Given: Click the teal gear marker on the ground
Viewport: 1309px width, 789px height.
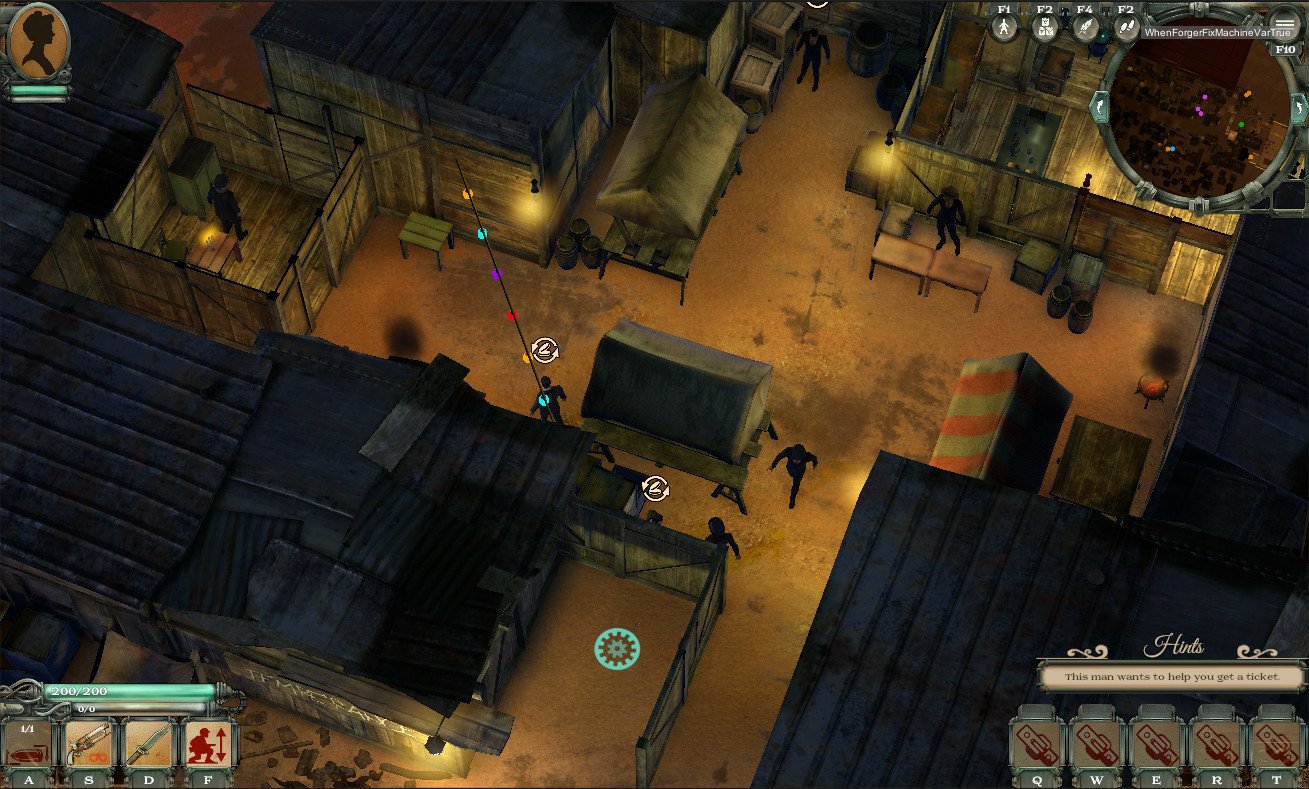Looking at the screenshot, I should click(617, 648).
